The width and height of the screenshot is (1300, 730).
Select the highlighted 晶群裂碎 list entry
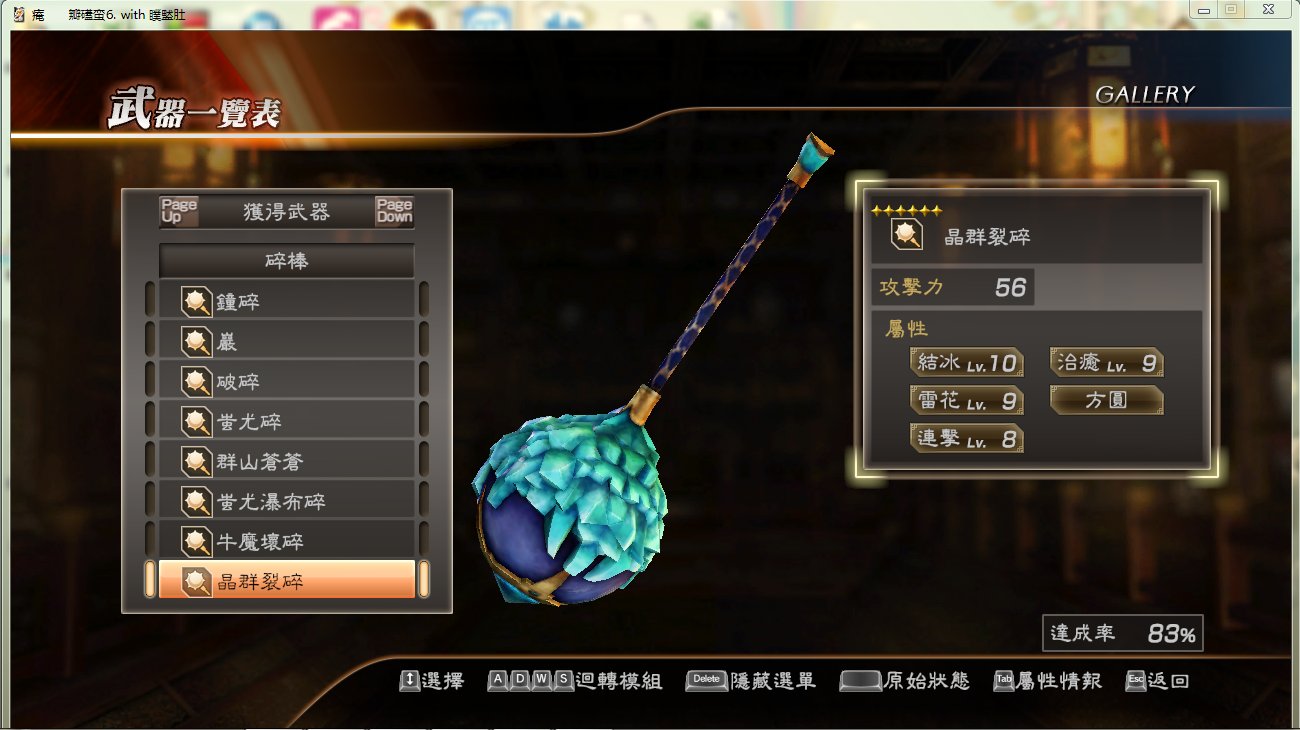287,582
